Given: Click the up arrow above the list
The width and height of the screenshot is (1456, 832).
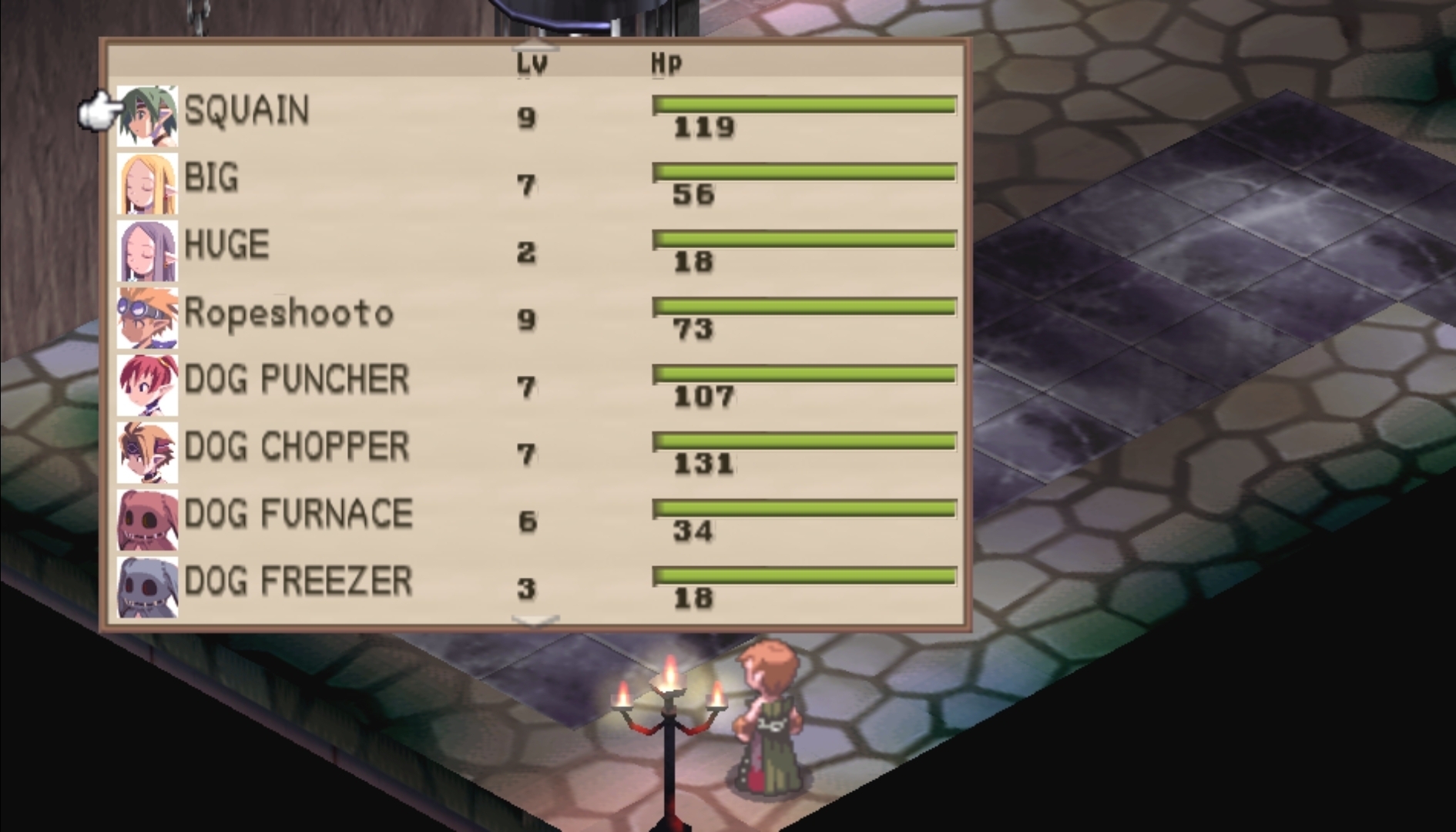Looking at the screenshot, I should (535, 45).
